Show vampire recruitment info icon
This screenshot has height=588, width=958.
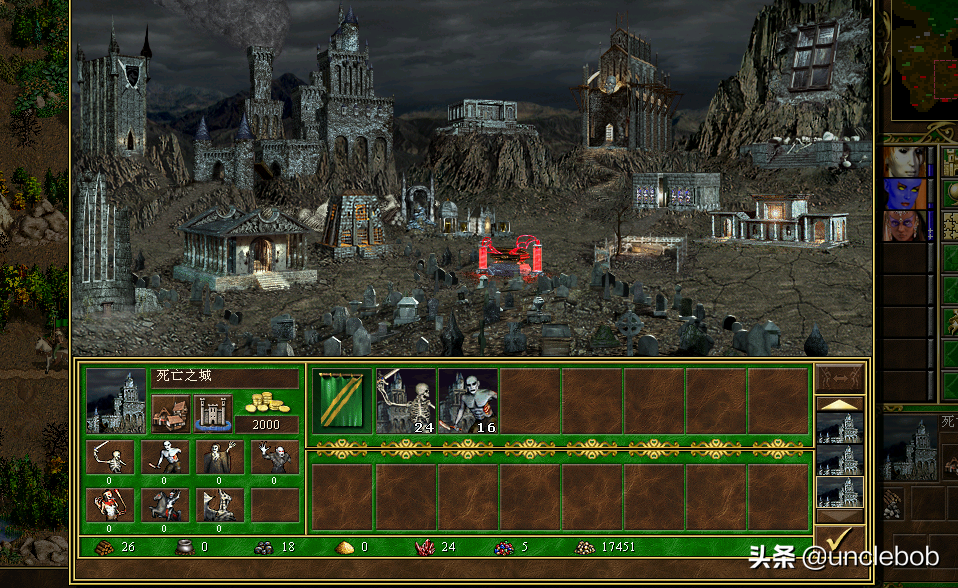pyautogui.click(x=274, y=458)
